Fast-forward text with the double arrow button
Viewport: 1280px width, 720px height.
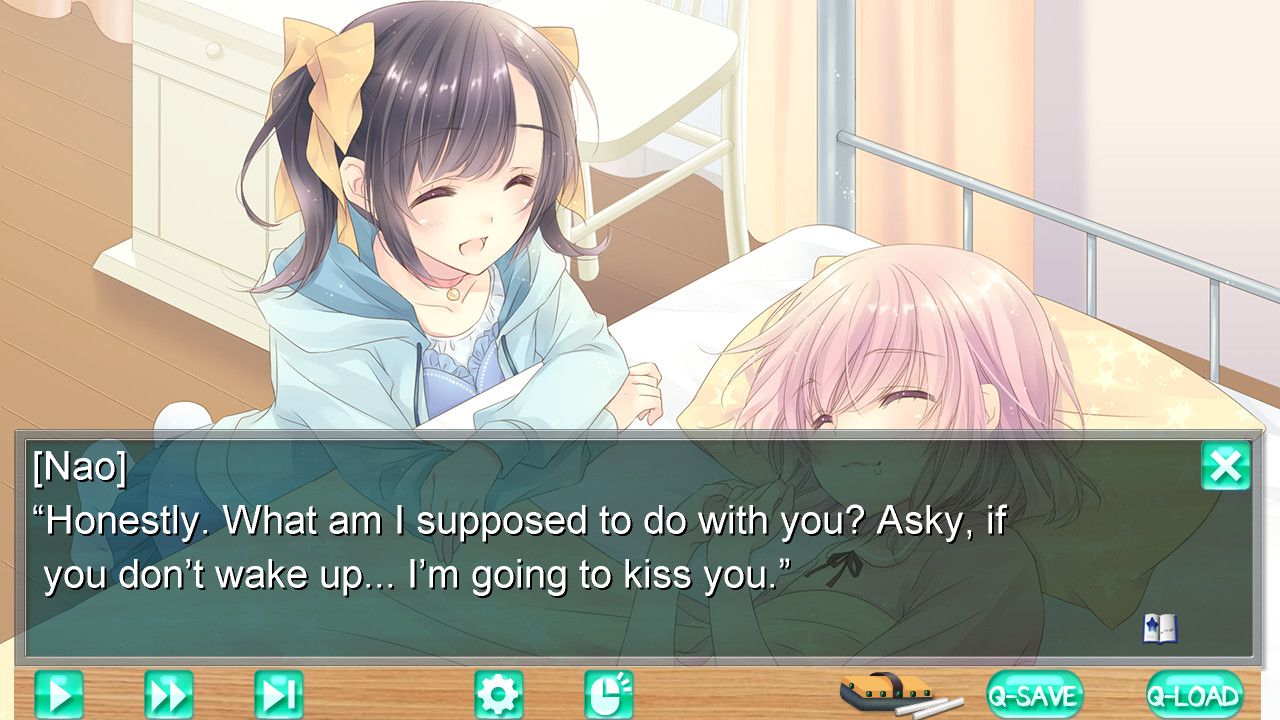[168, 694]
